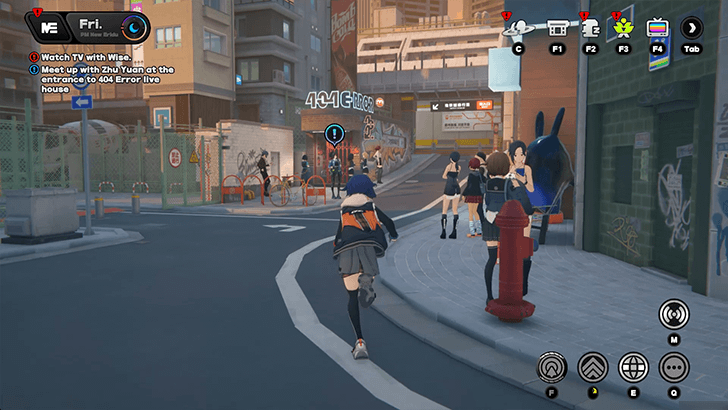
Task: Toggle sprint with the triple chevron button
Action: click(x=592, y=367)
